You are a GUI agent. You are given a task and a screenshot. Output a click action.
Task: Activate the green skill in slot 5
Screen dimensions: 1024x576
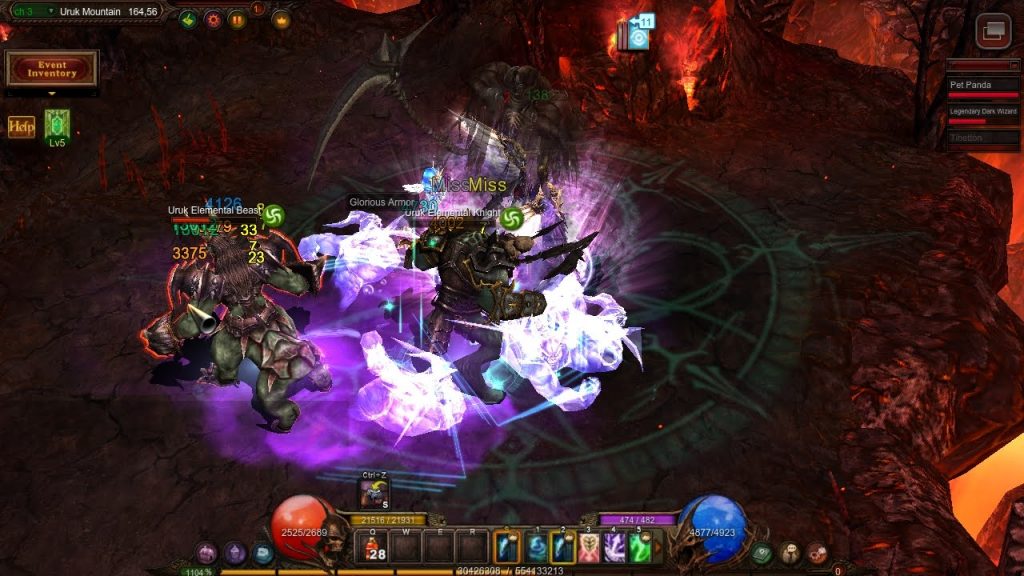pos(640,547)
